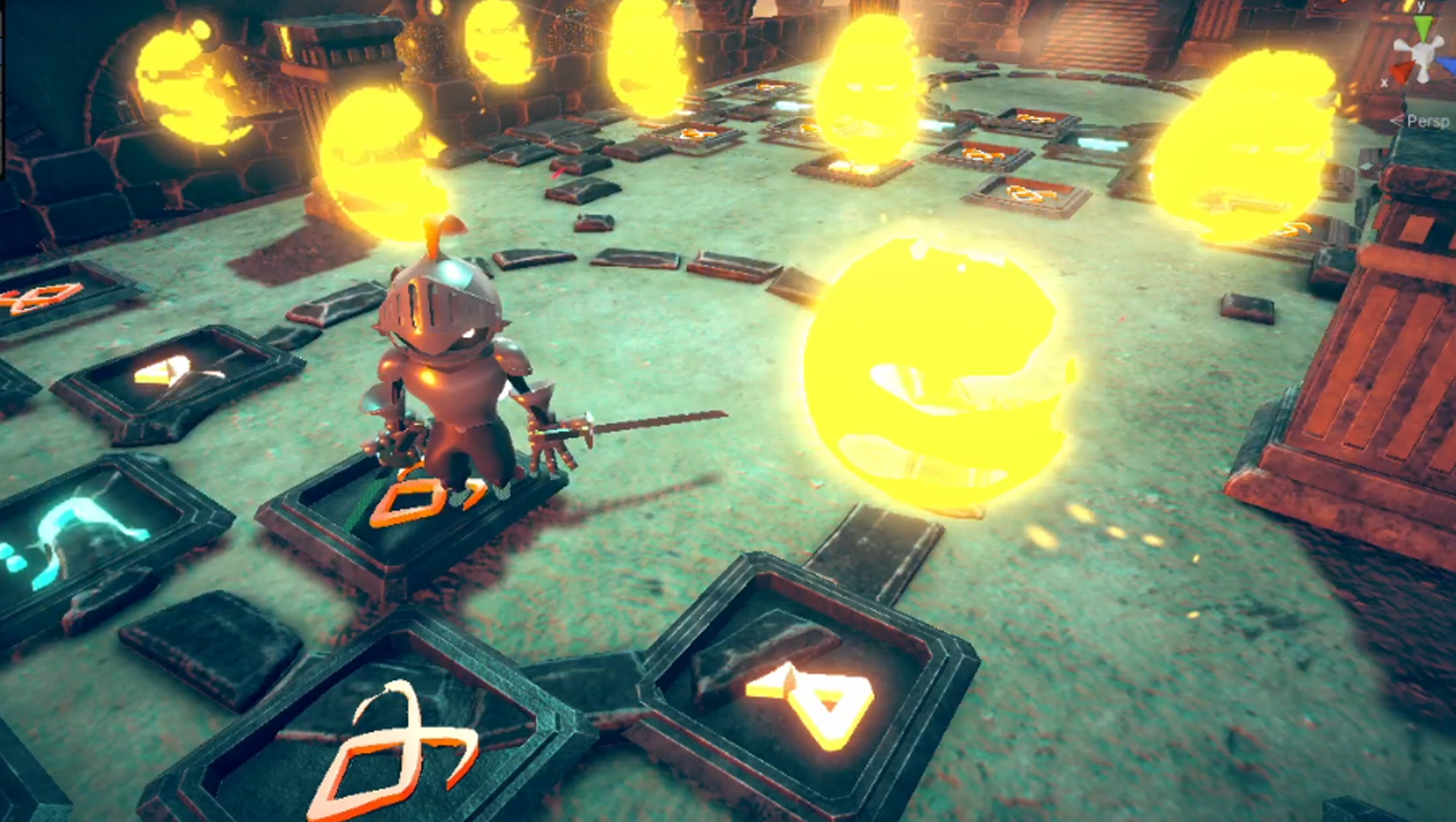Snap view using the blue Z-axis cone
The width and height of the screenshot is (1456, 822).
point(1448,66)
